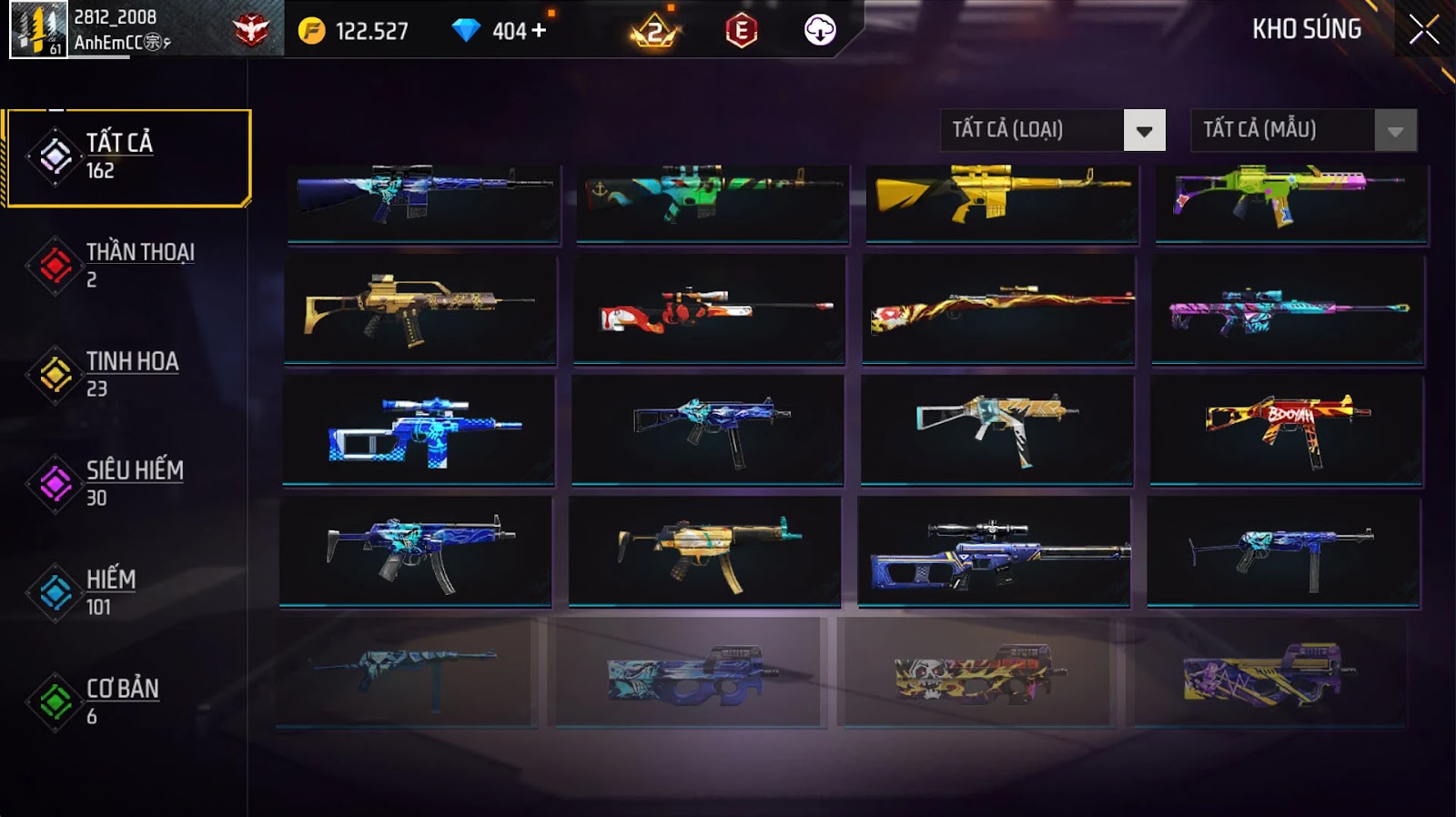Open the gold crown rank icon
1456x817 pixels.
point(654,33)
